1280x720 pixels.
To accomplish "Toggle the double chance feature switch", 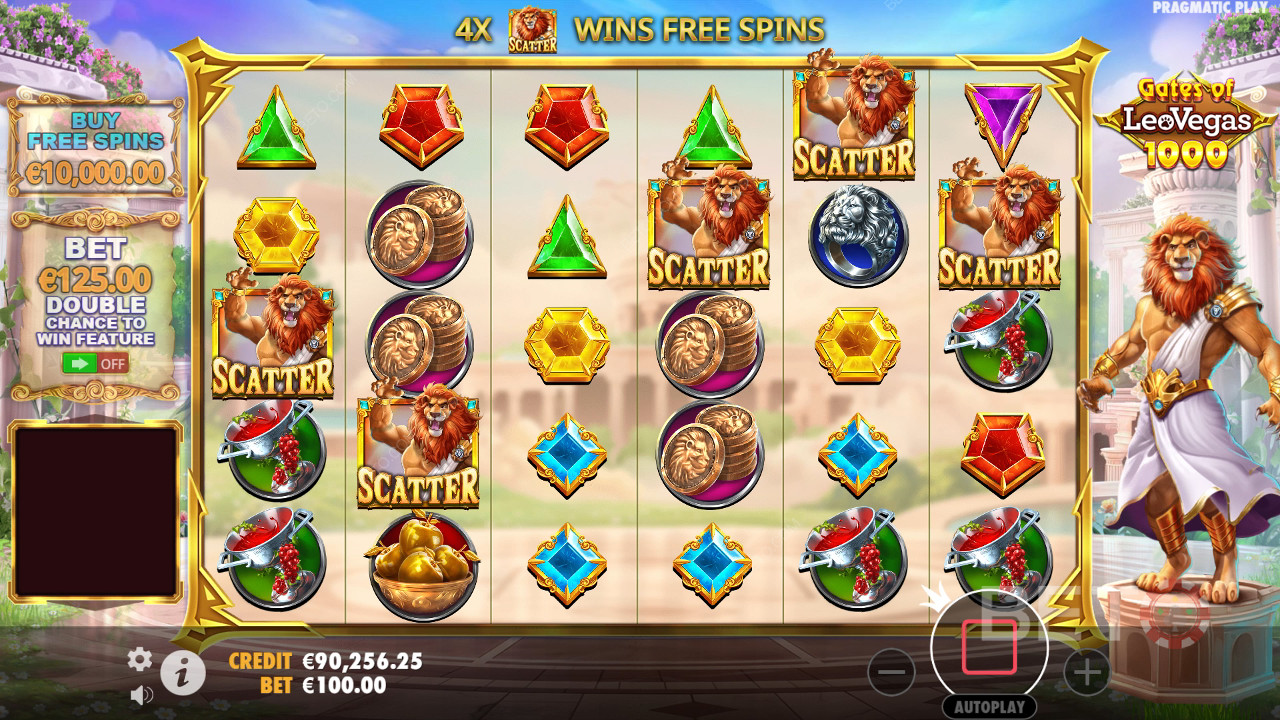I will pyautogui.click(x=95, y=363).
